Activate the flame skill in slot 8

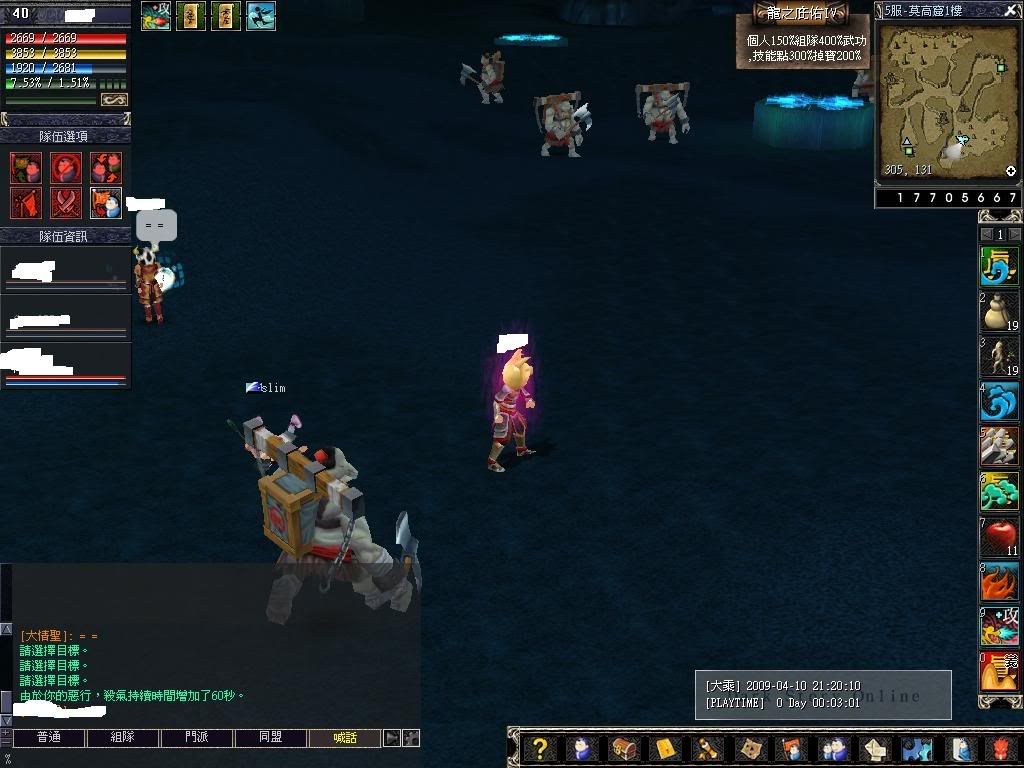999,582
